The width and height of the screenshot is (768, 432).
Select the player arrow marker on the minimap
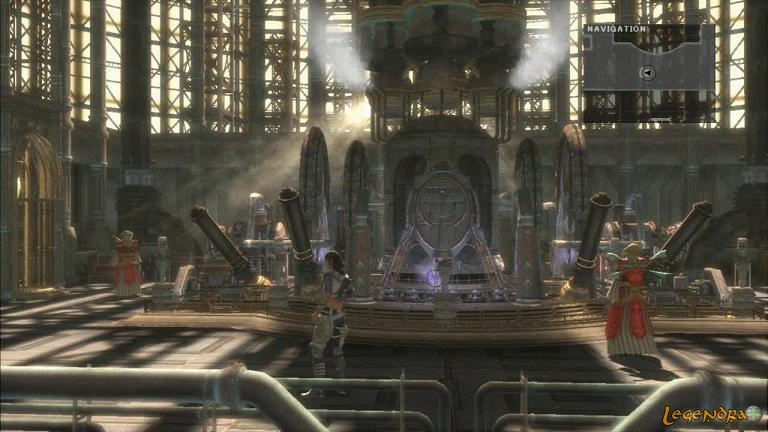pos(648,72)
